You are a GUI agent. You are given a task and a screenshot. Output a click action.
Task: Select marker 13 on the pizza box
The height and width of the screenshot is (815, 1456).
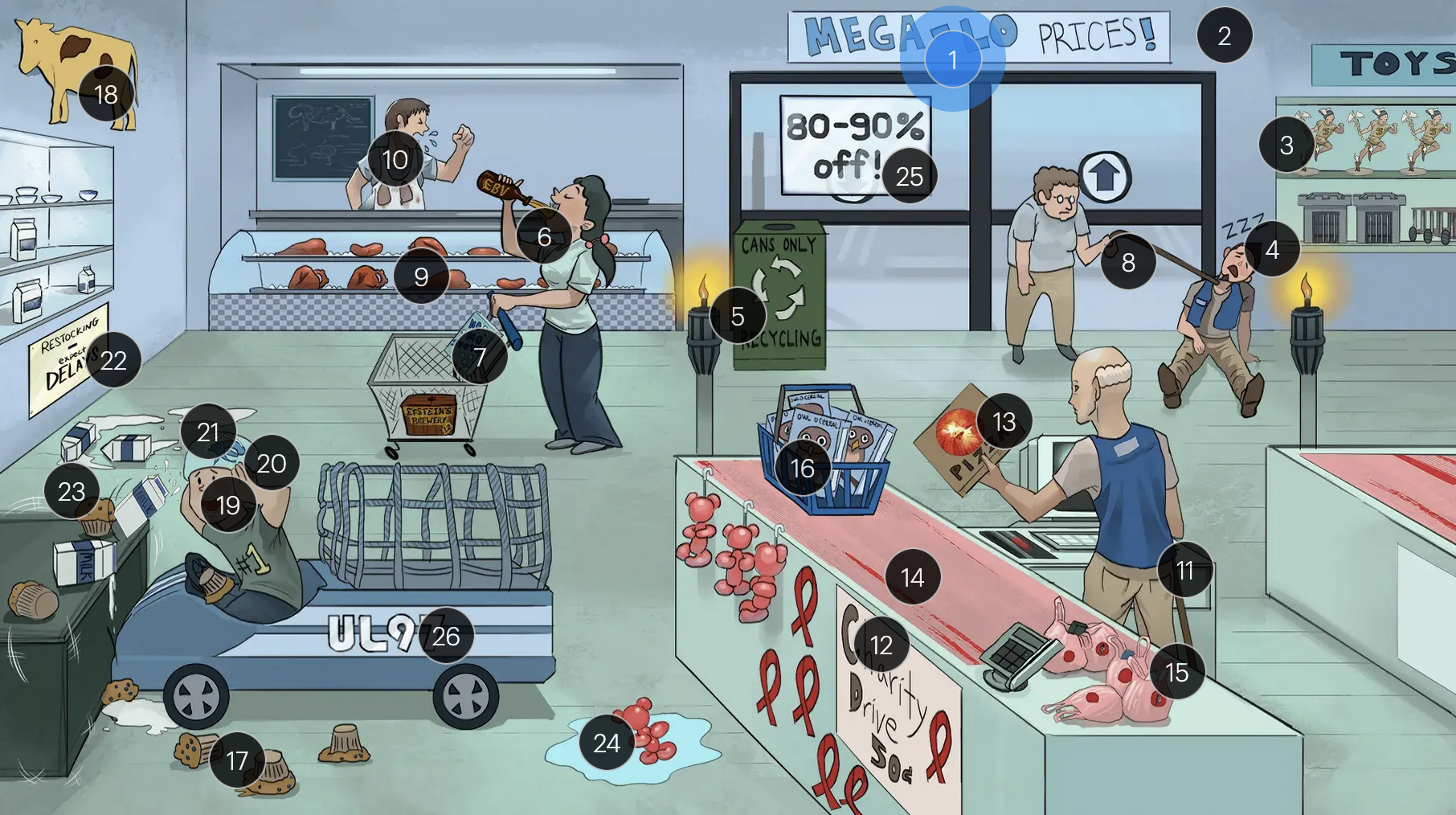coord(1004,421)
